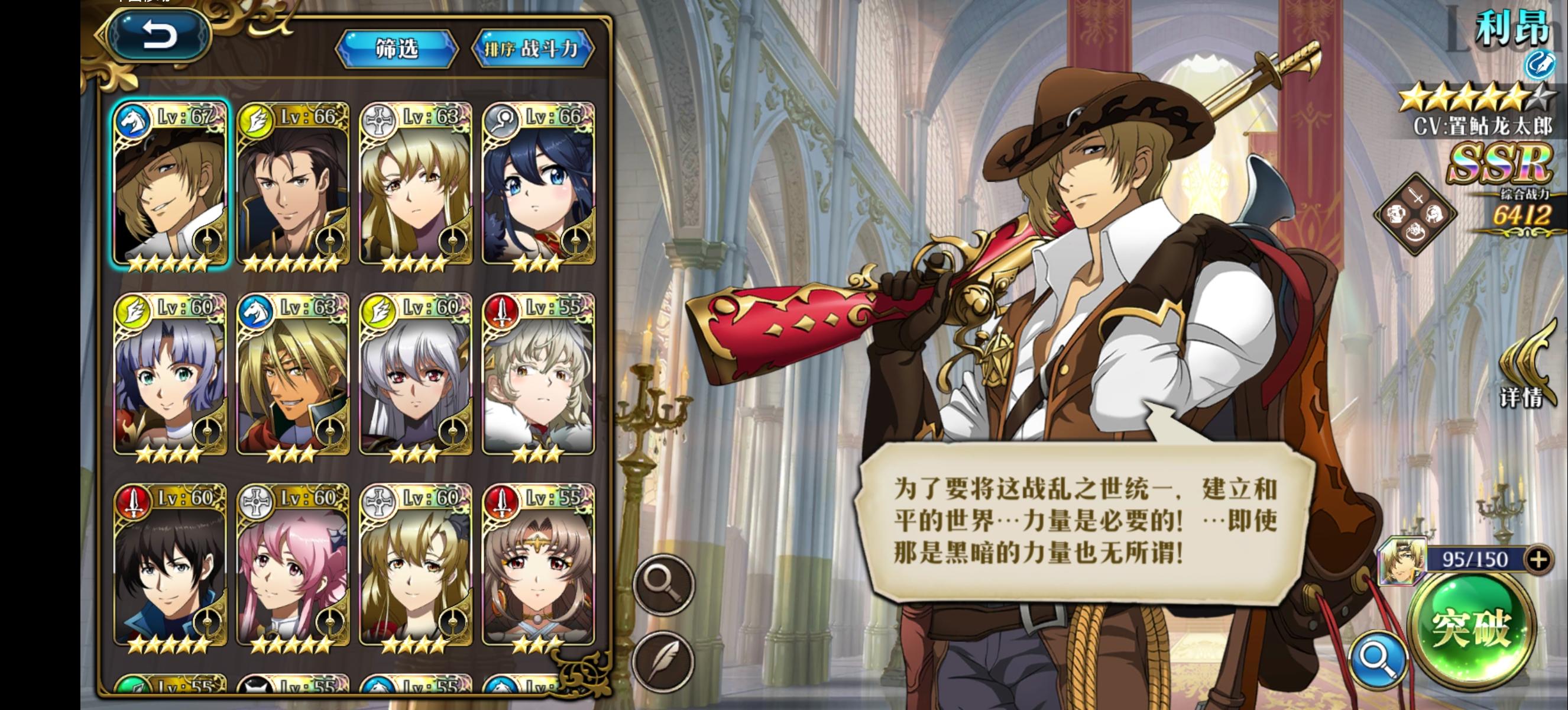The image size is (1568, 710).
Task: Tap the blue pen icon under 利昂
Action: [x=1538, y=64]
